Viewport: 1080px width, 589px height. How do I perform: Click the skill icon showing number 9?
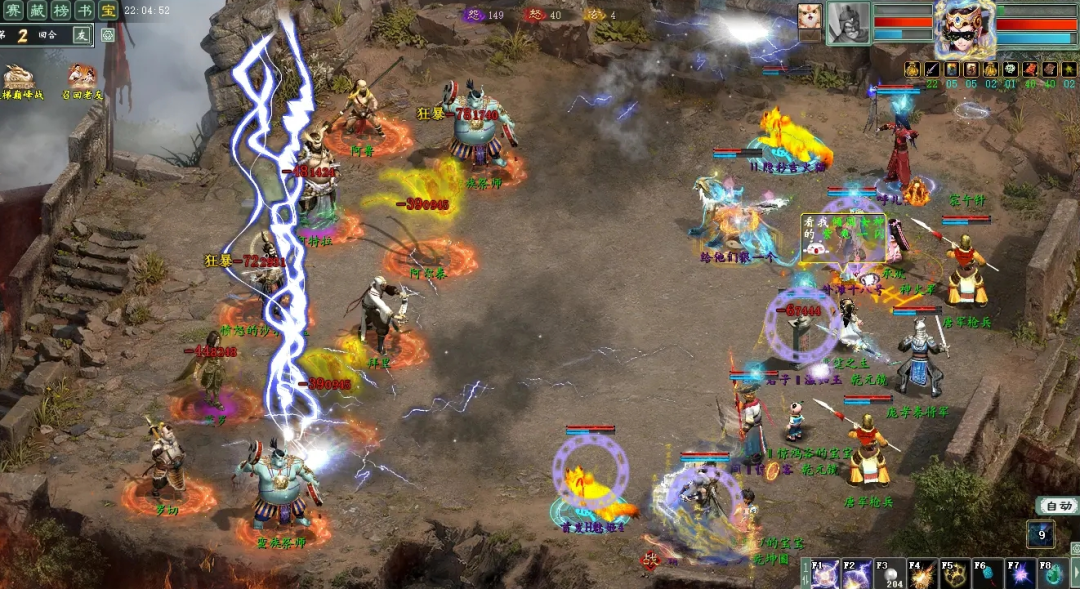[1040, 534]
